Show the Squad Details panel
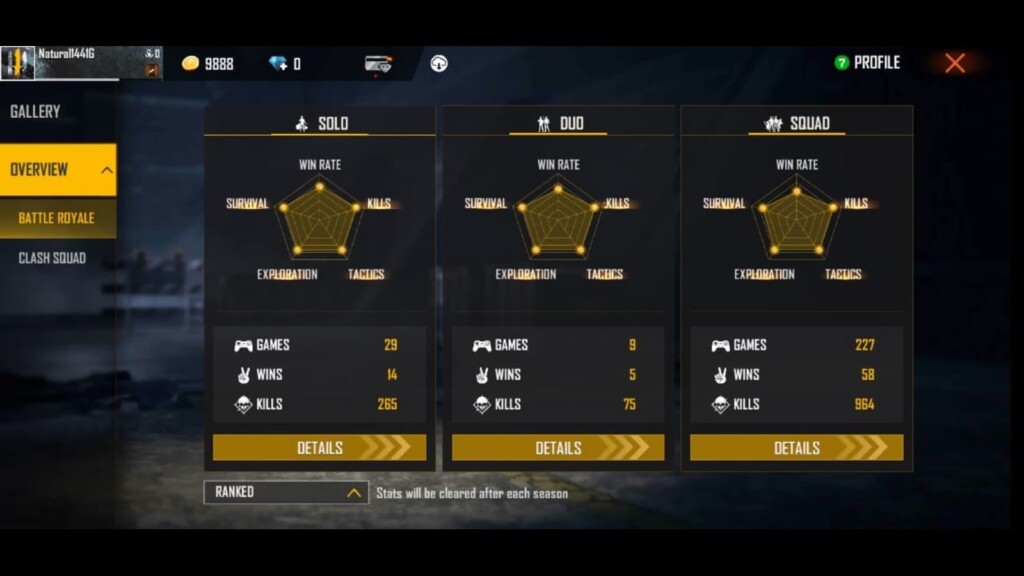Screen dimensions: 1024x576 (796, 448)
